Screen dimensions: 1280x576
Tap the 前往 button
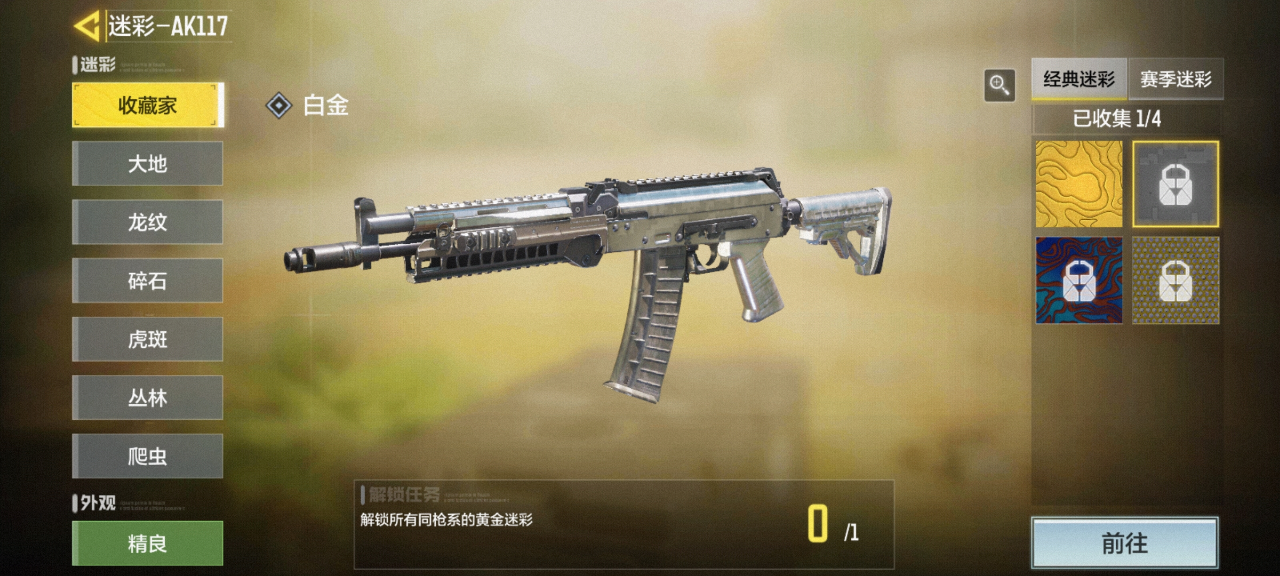(1125, 543)
